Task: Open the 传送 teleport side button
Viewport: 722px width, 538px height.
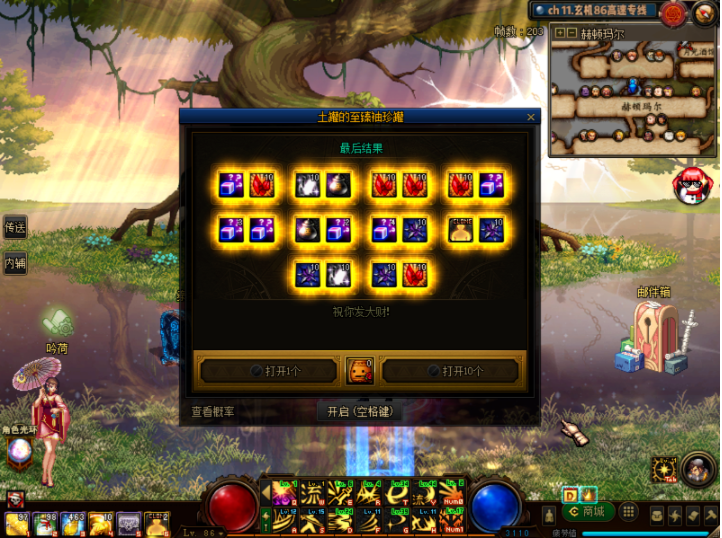Action: (14, 229)
